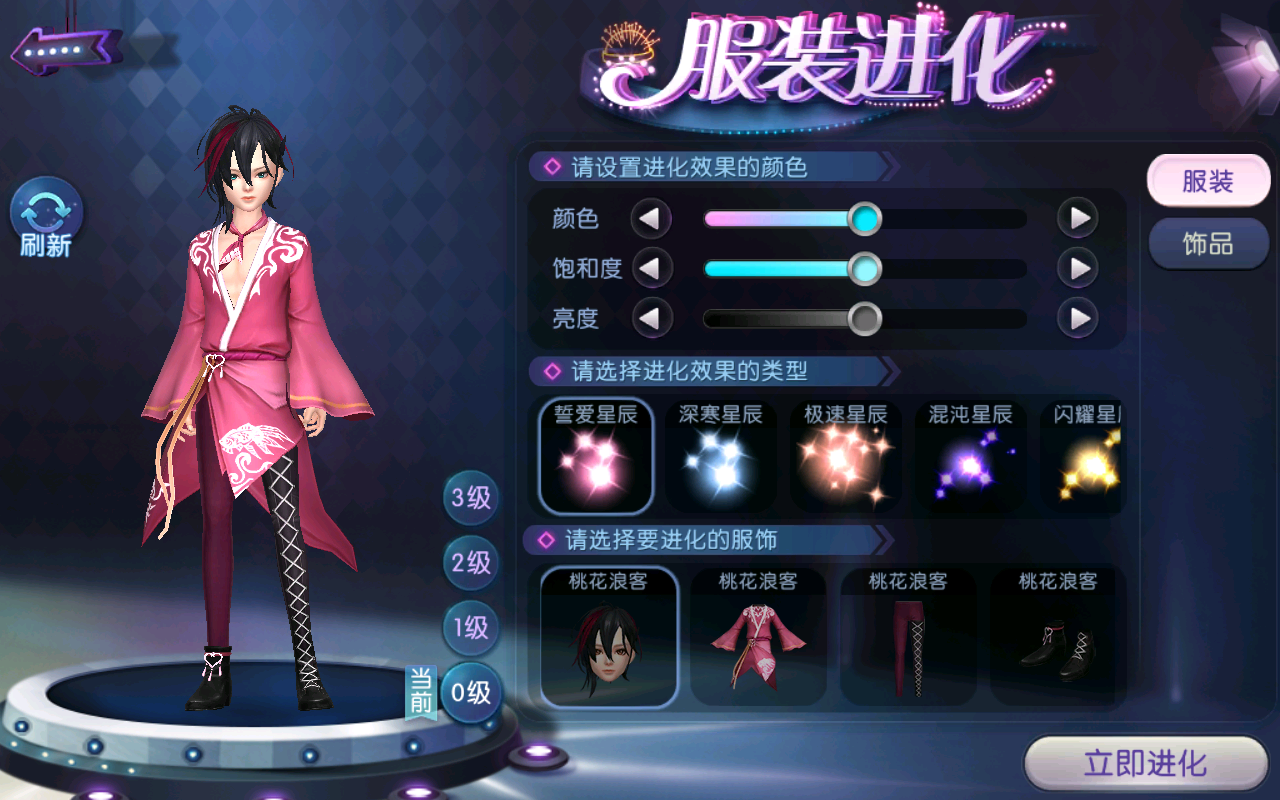This screenshot has height=800, width=1280.
Task: Increase 亮度 with the right arrow
Action: tap(1078, 319)
